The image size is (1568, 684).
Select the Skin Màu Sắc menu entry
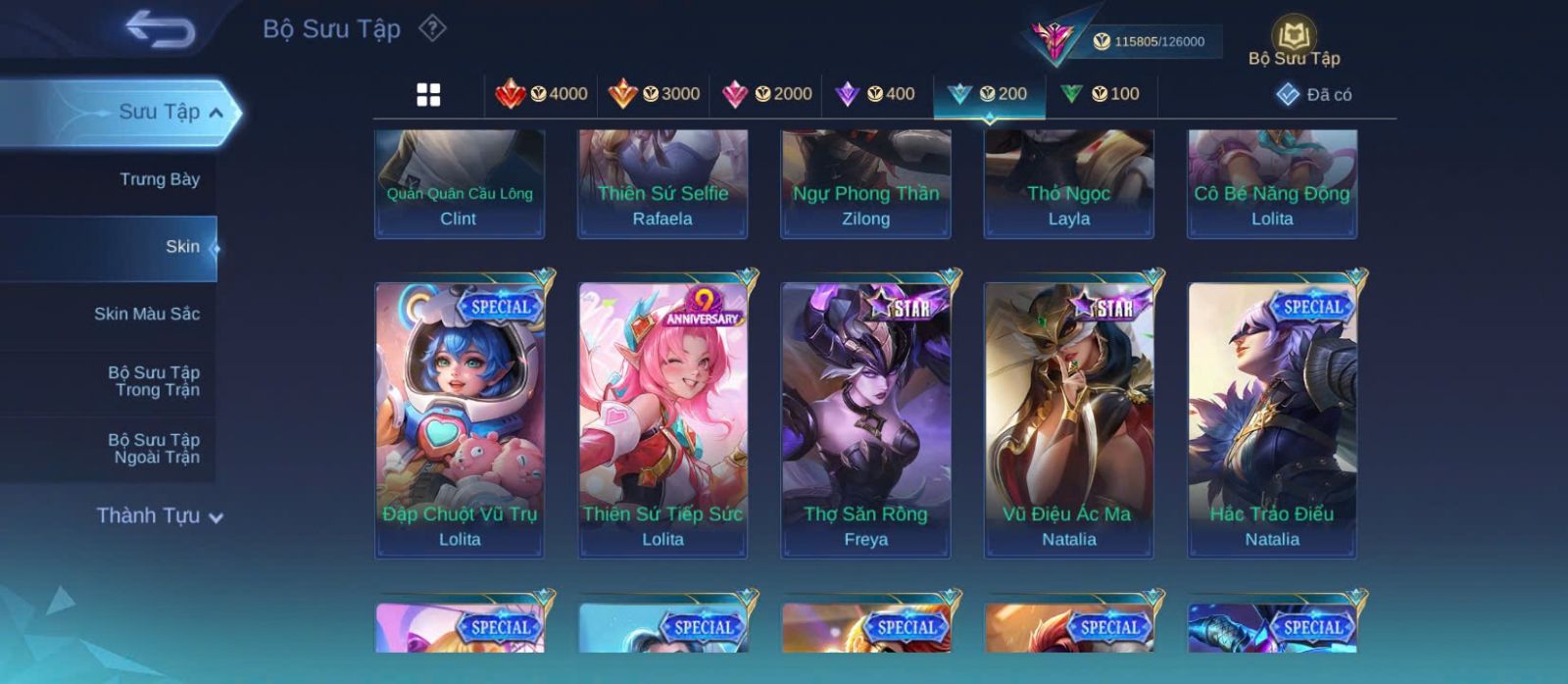point(146,314)
